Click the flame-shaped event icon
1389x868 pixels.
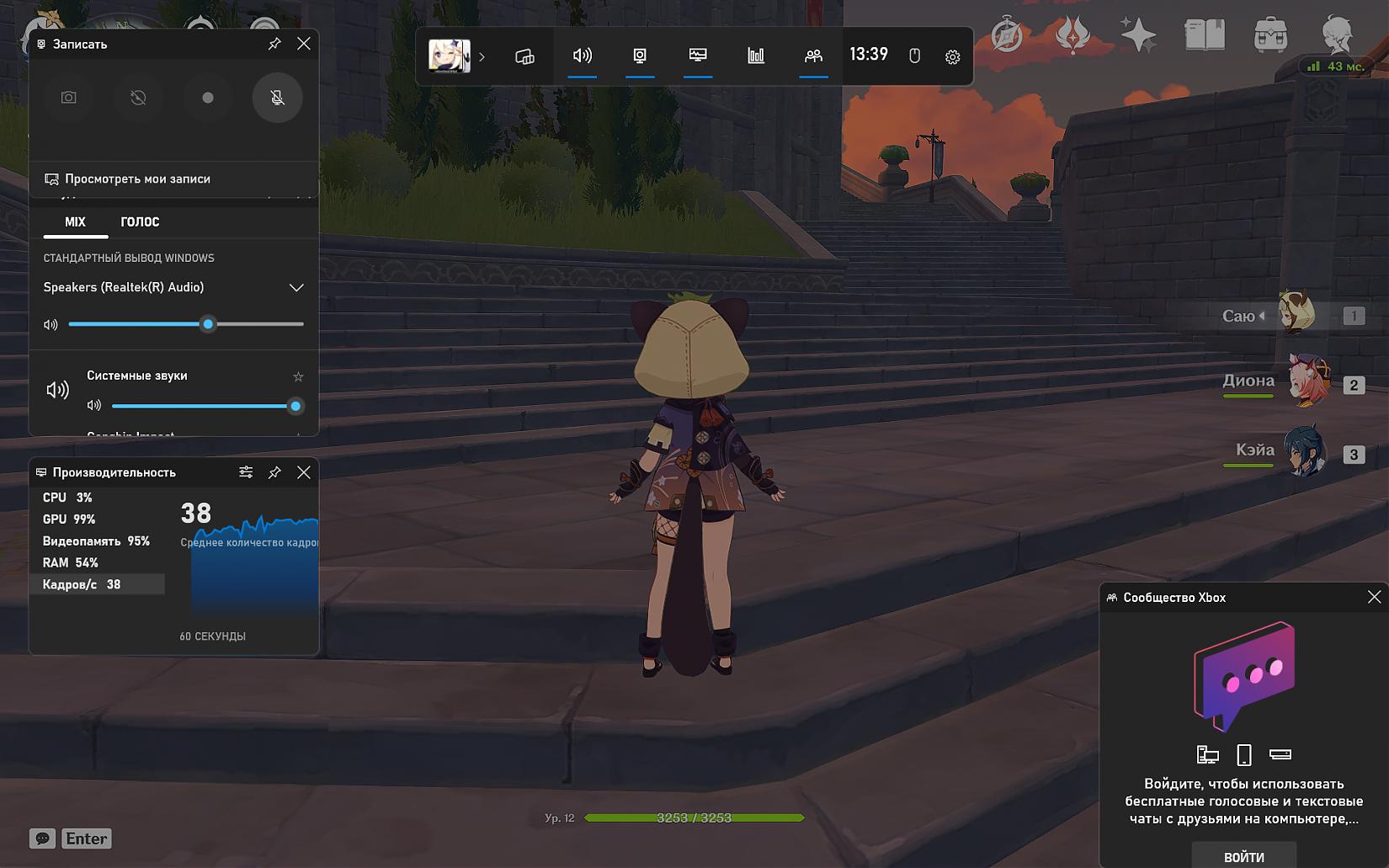click(x=1072, y=35)
